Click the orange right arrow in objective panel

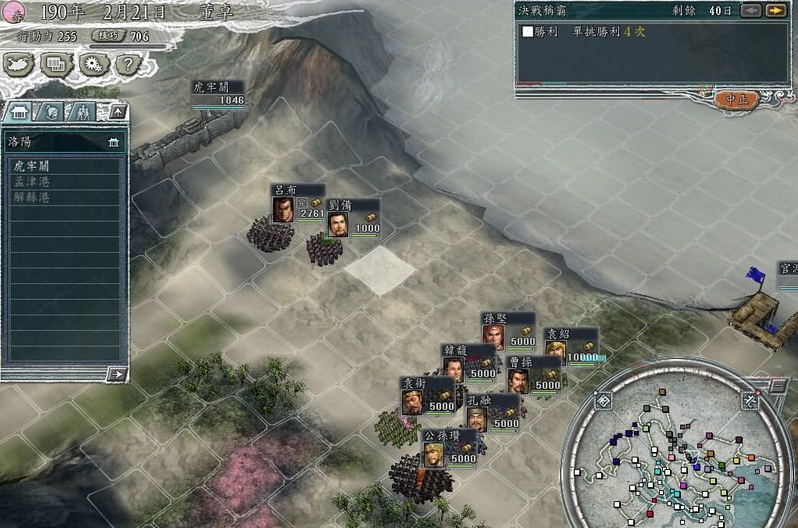[x=775, y=10]
